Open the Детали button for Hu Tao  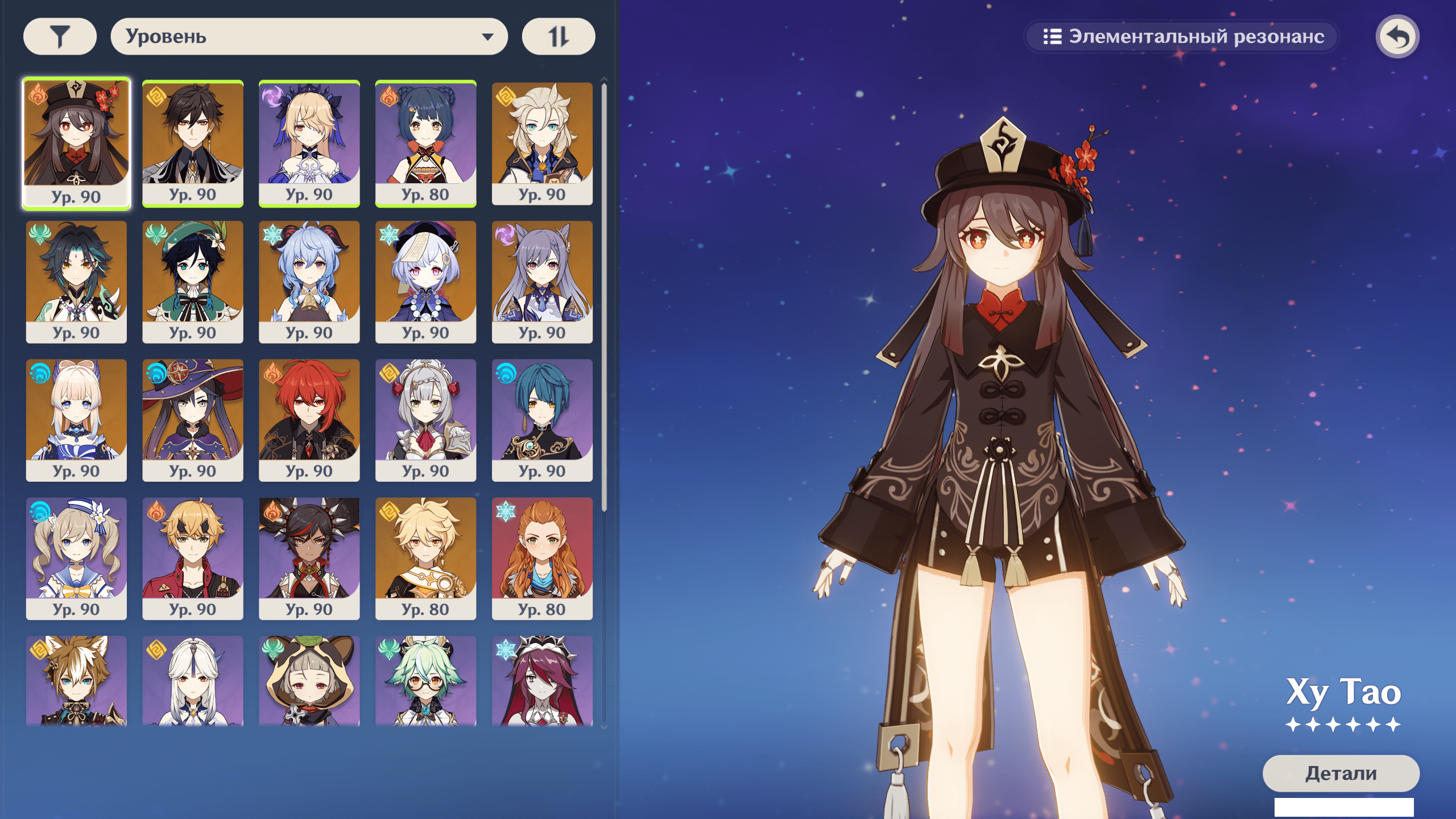point(1341,773)
